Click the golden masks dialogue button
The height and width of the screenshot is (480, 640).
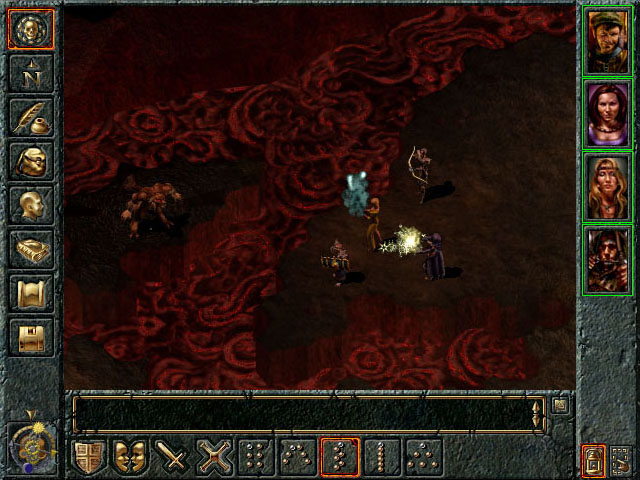pyautogui.click(x=131, y=458)
